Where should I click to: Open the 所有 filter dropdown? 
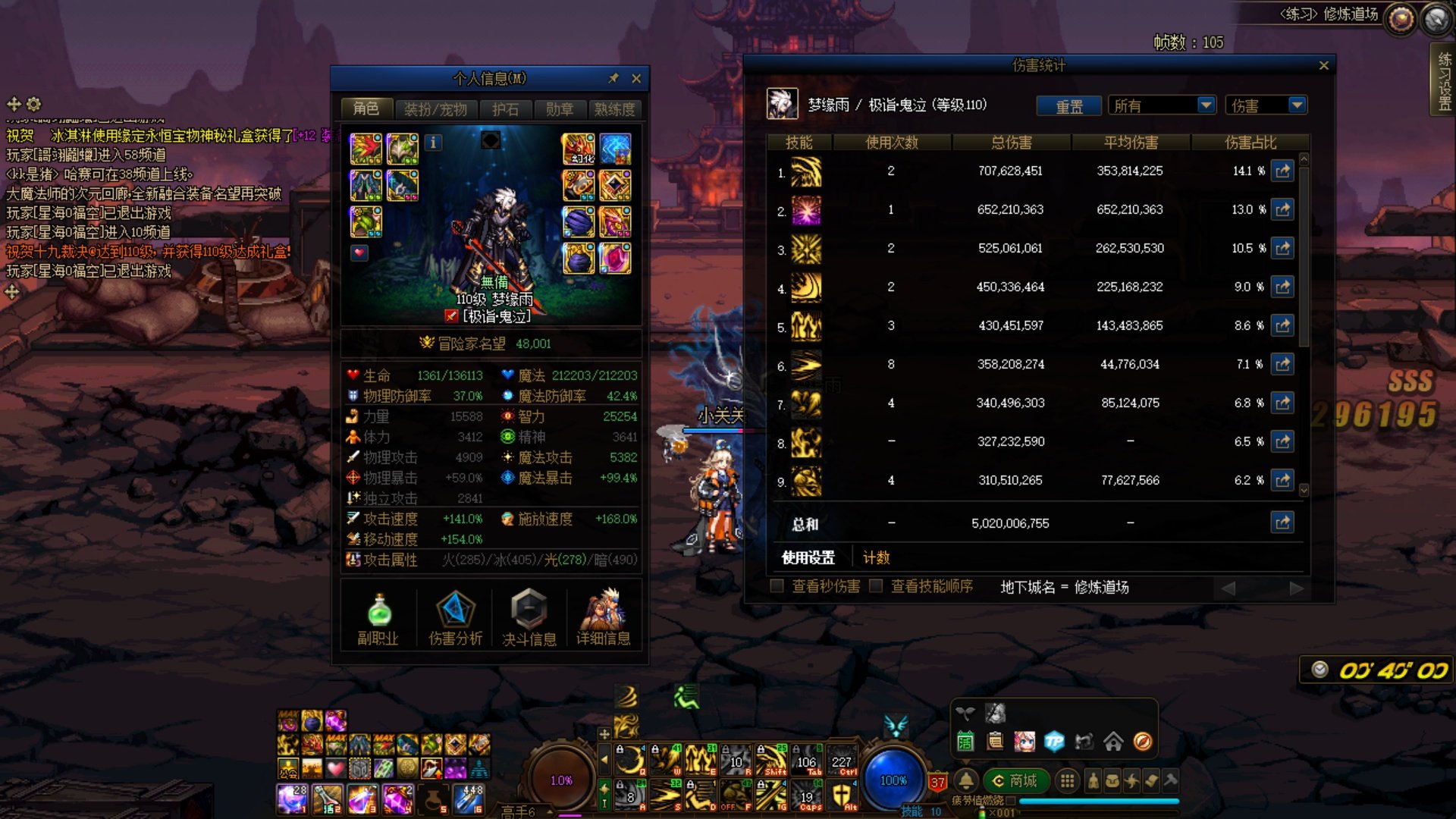(1206, 105)
